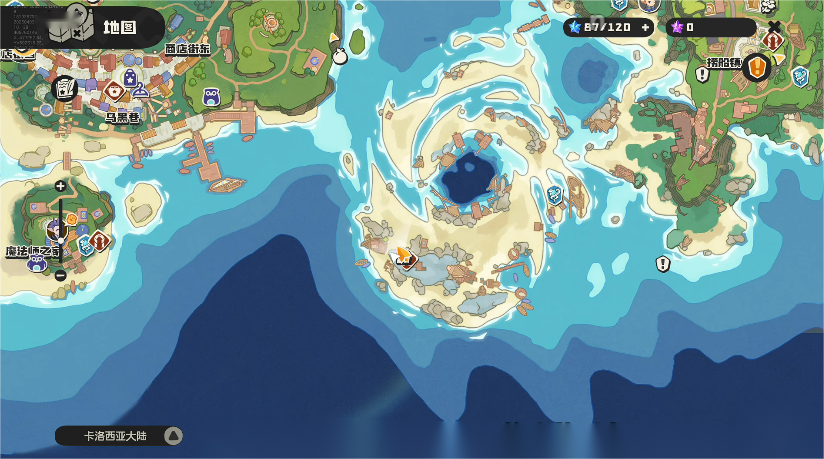Add stamina with the plus beside 87/120

point(645,27)
